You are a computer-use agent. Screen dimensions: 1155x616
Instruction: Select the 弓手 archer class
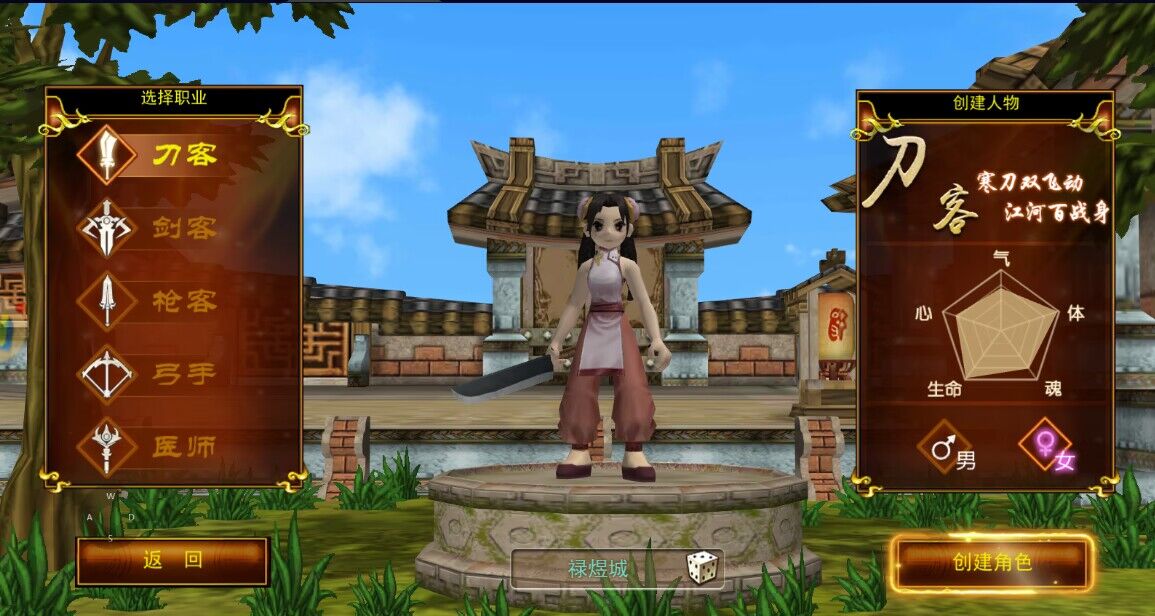coord(160,374)
